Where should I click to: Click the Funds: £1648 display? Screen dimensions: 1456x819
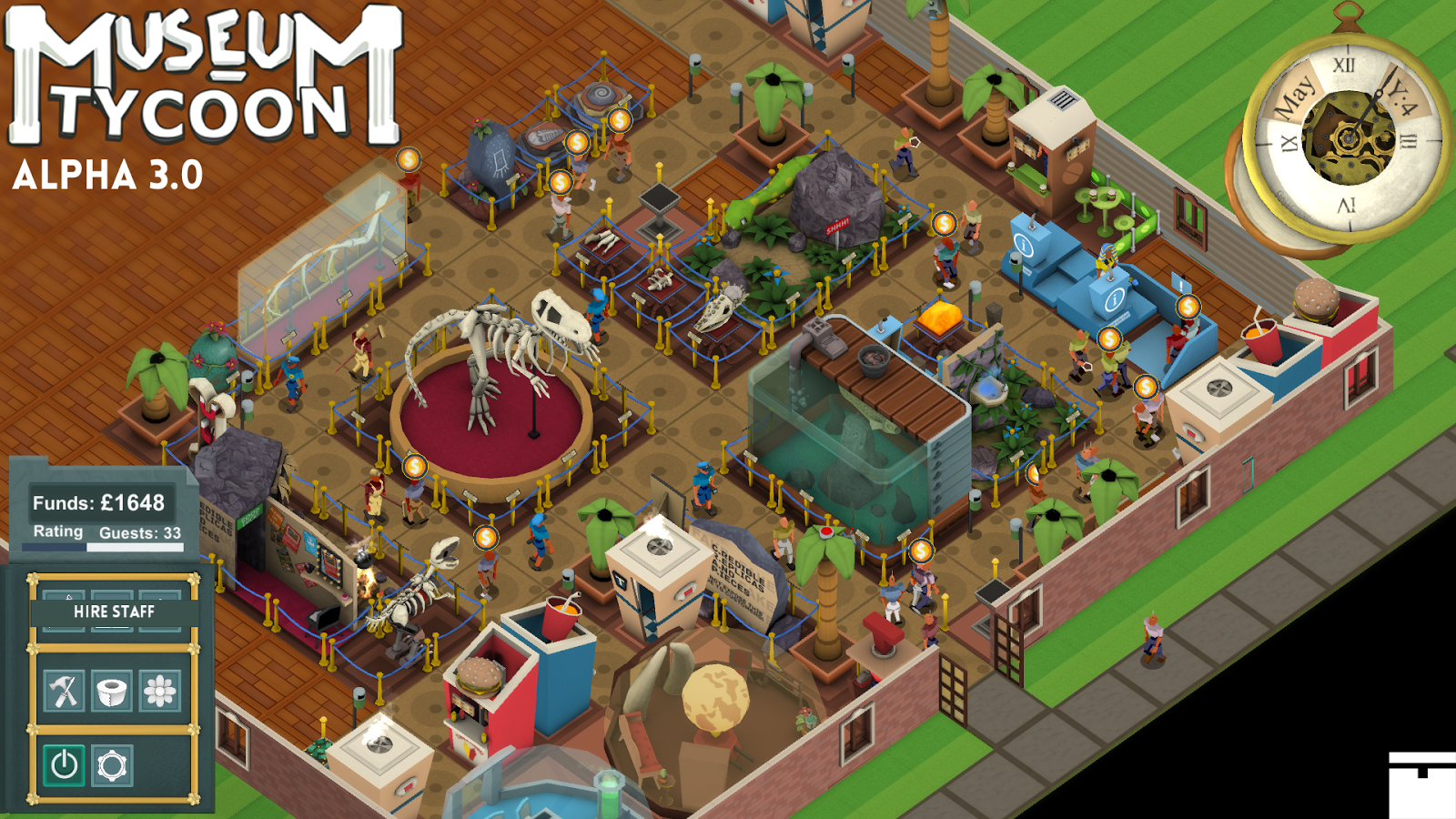coord(100,501)
